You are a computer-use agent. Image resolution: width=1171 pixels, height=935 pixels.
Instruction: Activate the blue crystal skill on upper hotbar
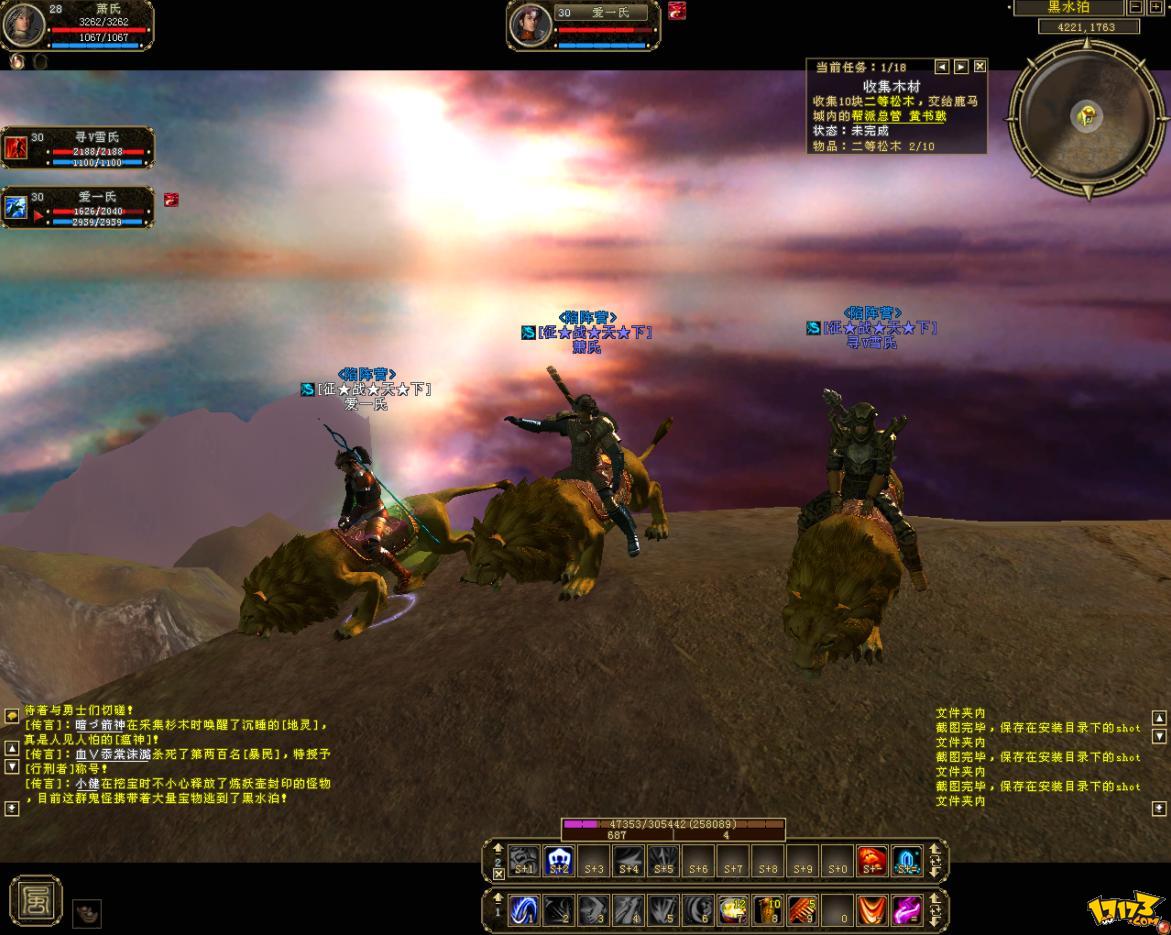pos(907,860)
